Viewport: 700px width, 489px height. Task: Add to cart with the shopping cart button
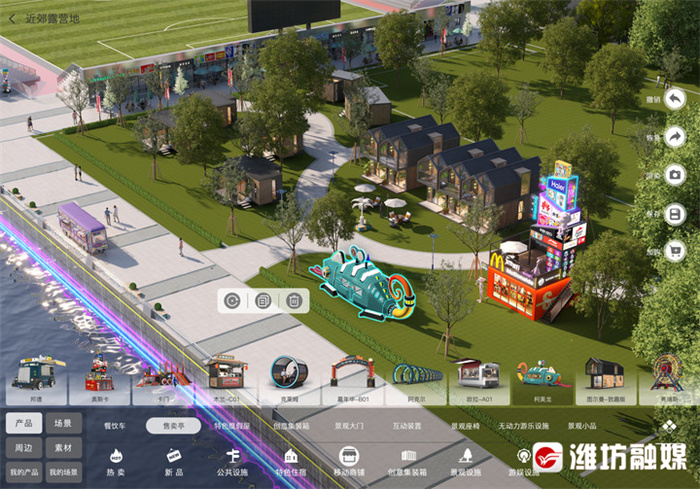(x=675, y=251)
